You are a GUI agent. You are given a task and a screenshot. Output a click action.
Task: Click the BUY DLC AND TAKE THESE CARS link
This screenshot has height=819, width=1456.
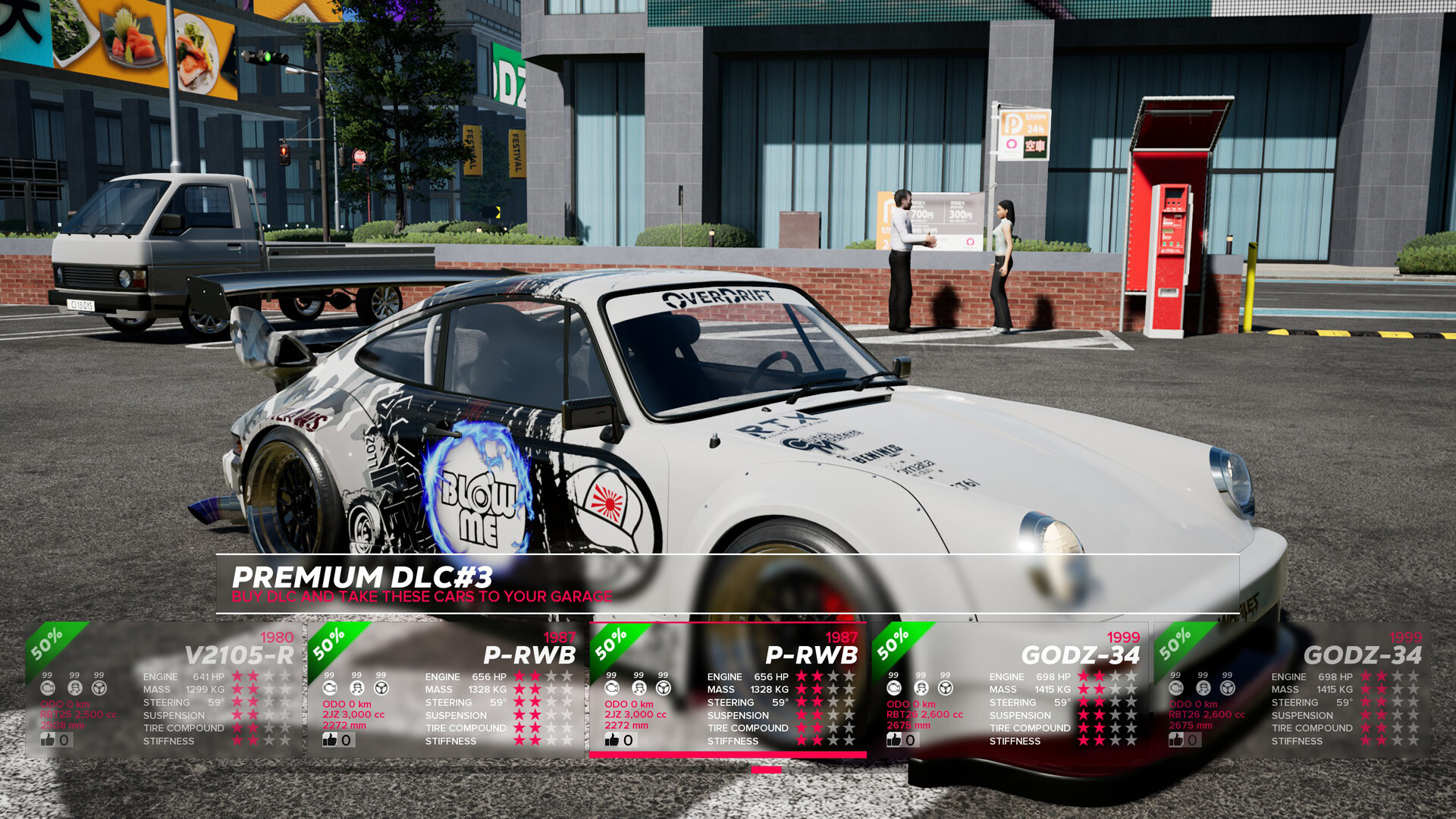click(x=422, y=597)
